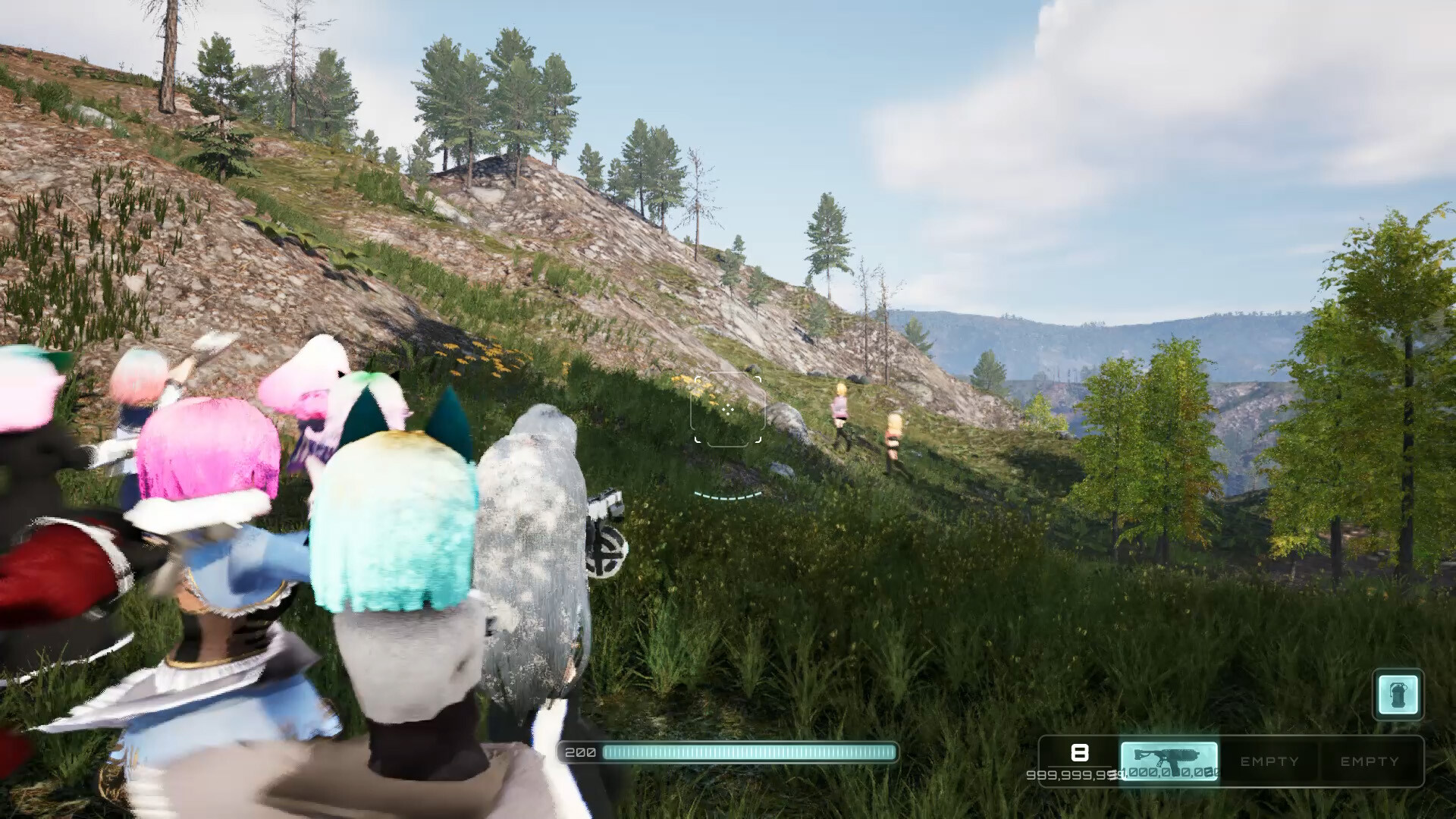
Task: Click the center targeting reticle
Action: click(x=728, y=409)
